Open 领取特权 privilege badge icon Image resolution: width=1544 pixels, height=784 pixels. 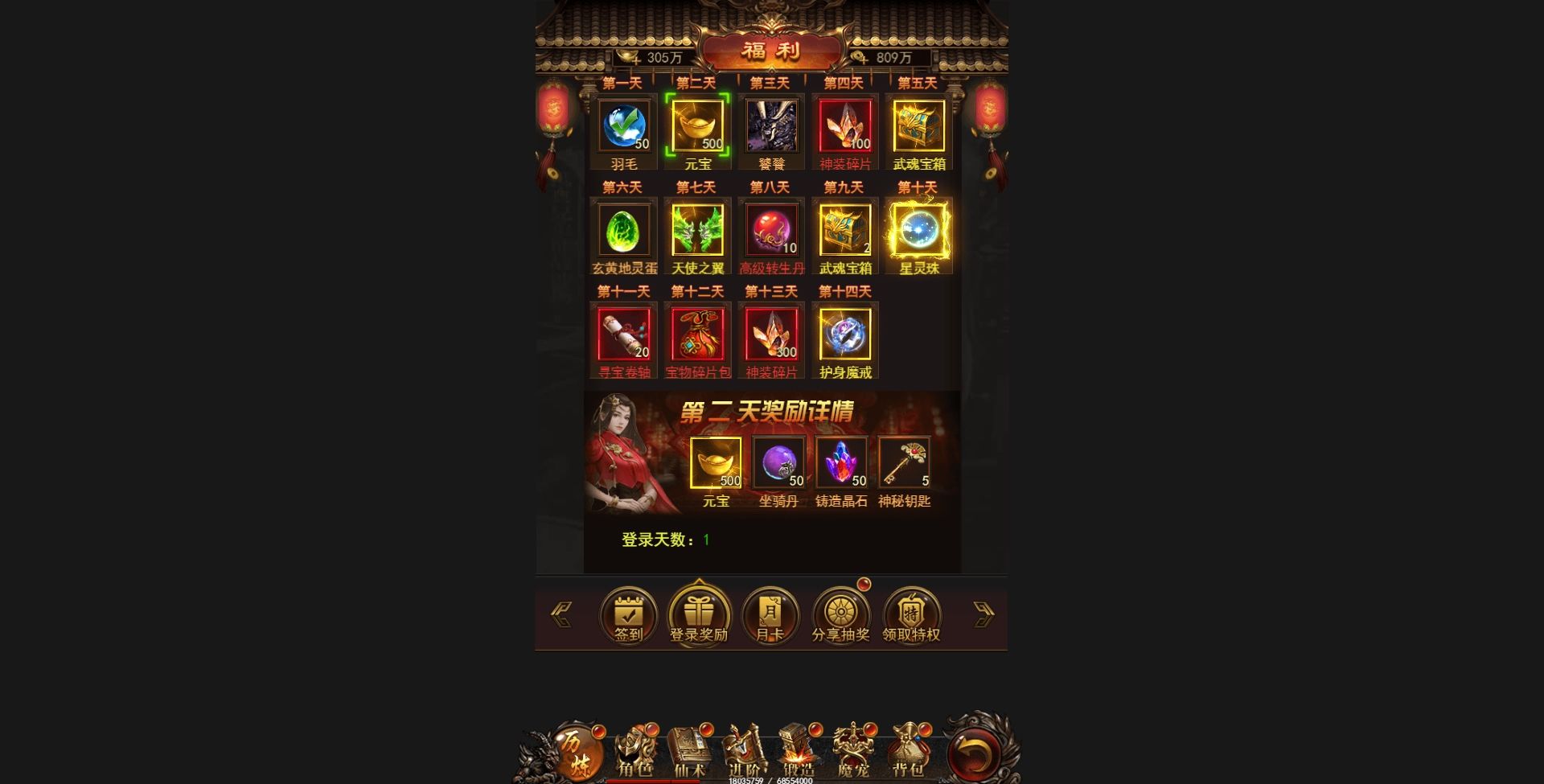pyautogui.click(x=911, y=614)
